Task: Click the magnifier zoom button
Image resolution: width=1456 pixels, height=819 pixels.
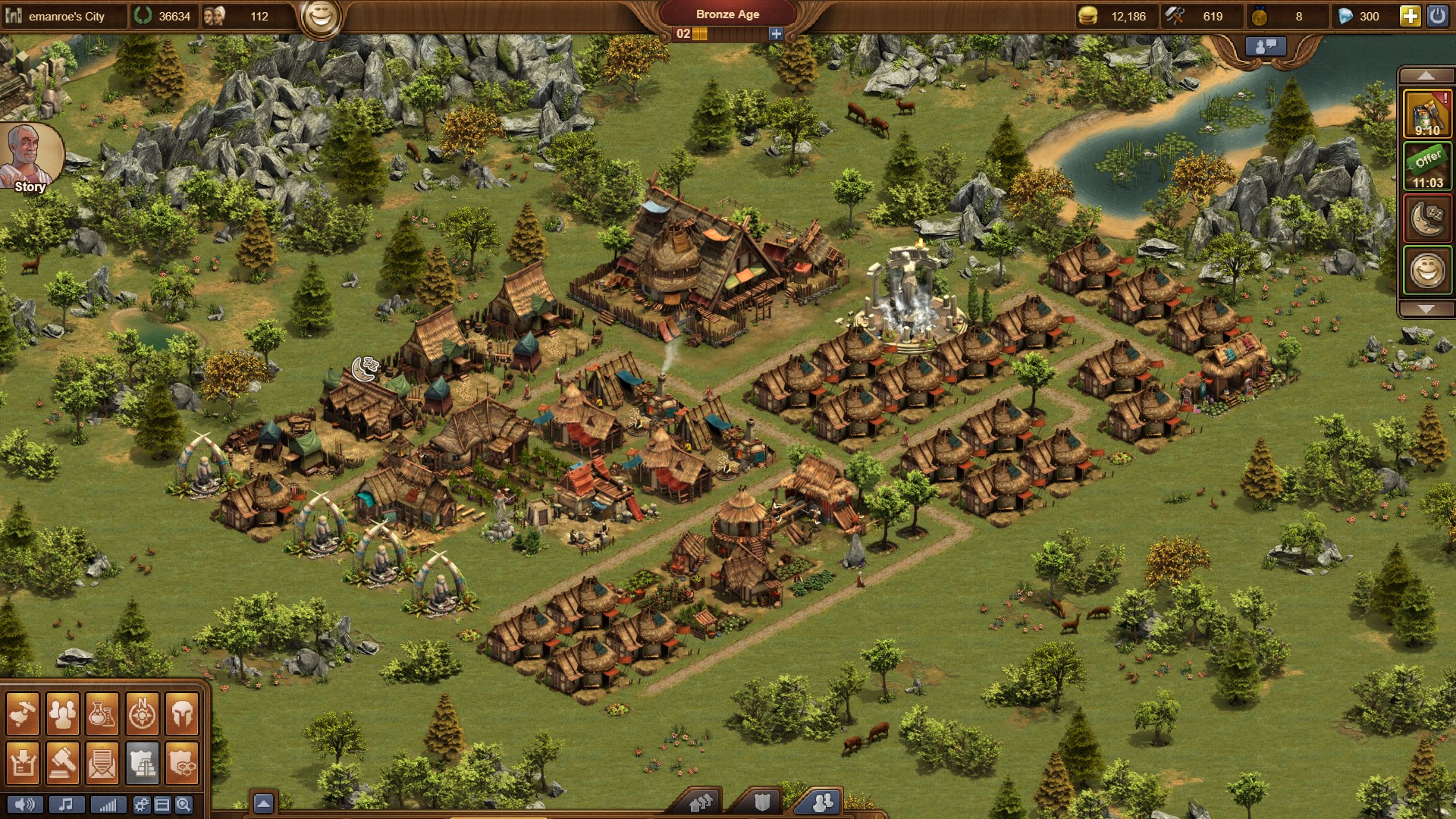Action: (184, 805)
